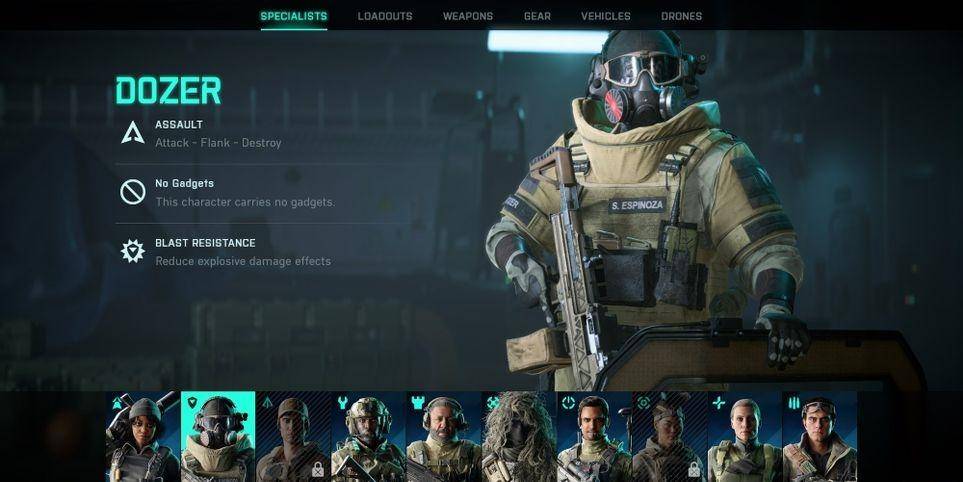Select the bearded specialist wearing a headset
Viewport: 963px width, 482px height.
point(444,436)
